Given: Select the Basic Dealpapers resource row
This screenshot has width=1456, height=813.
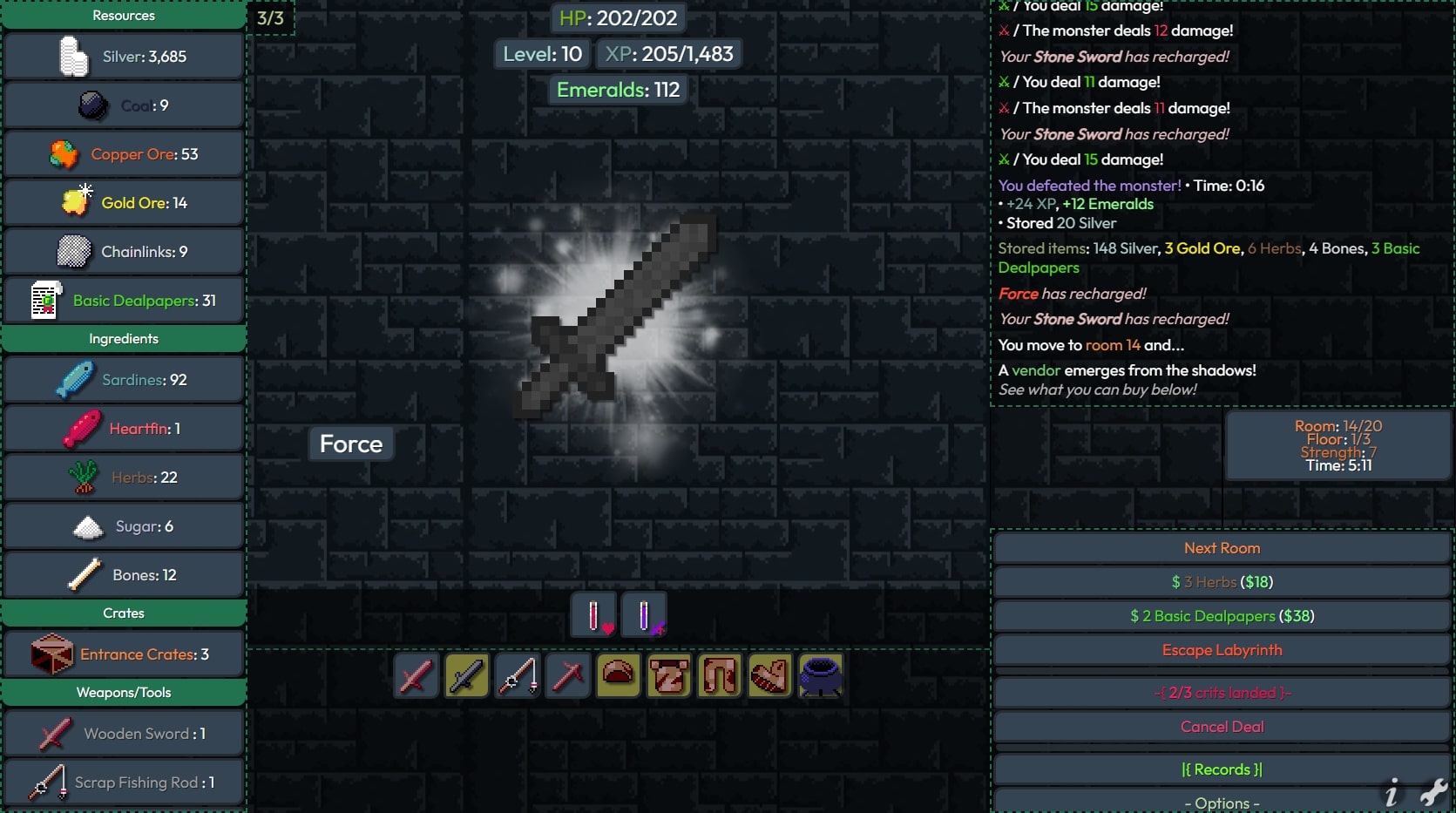Looking at the screenshot, I should 124,301.
